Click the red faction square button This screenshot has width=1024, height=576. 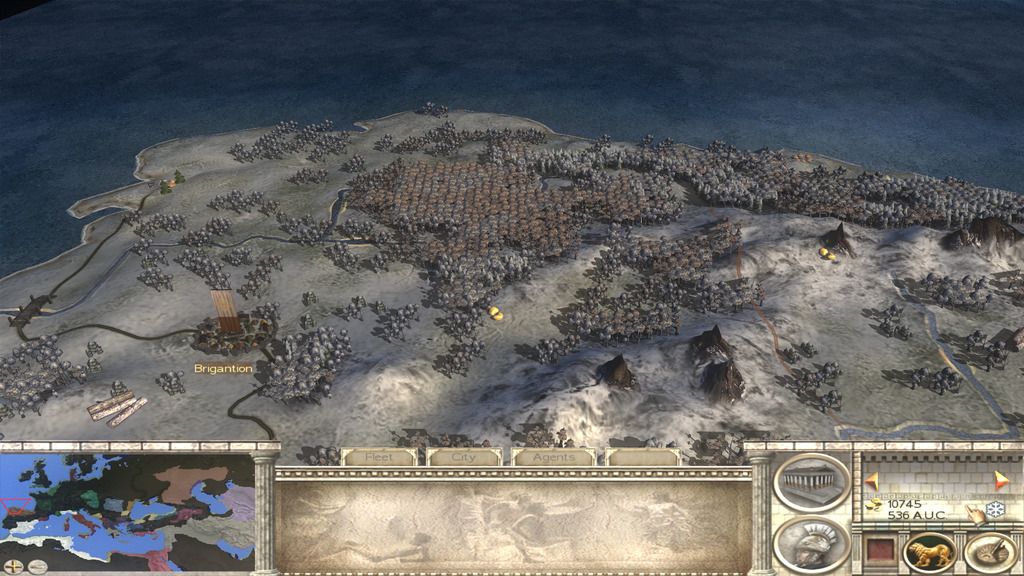pyautogui.click(x=878, y=550)
